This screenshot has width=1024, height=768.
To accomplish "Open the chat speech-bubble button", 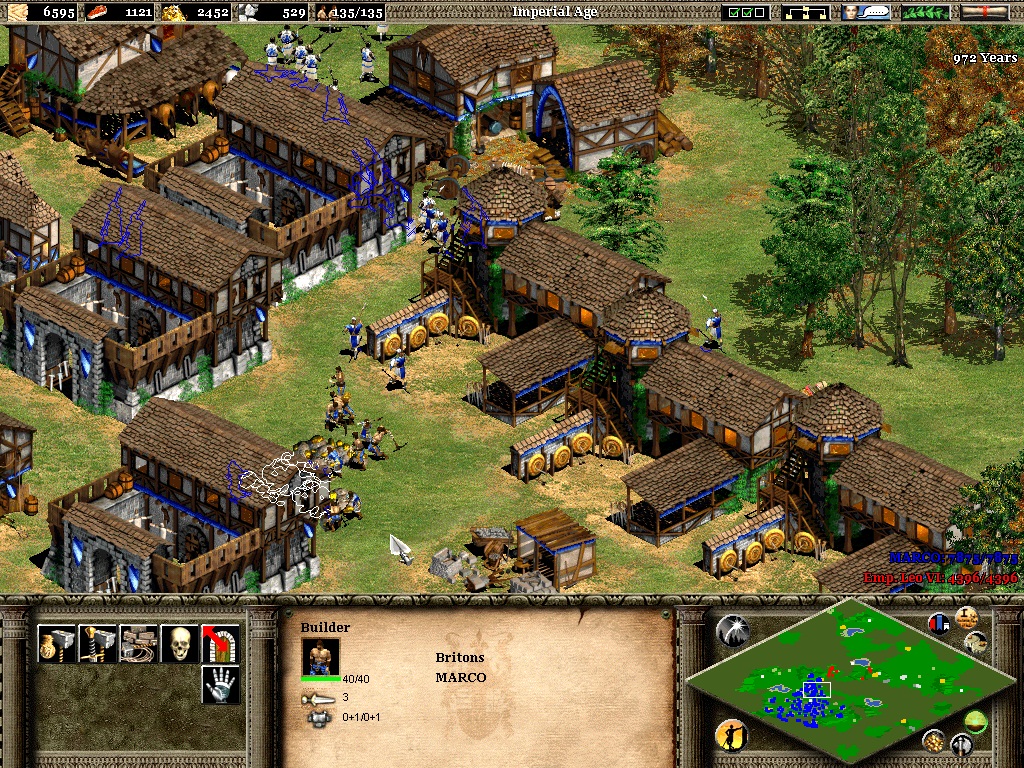I will [x=866, y=12].
